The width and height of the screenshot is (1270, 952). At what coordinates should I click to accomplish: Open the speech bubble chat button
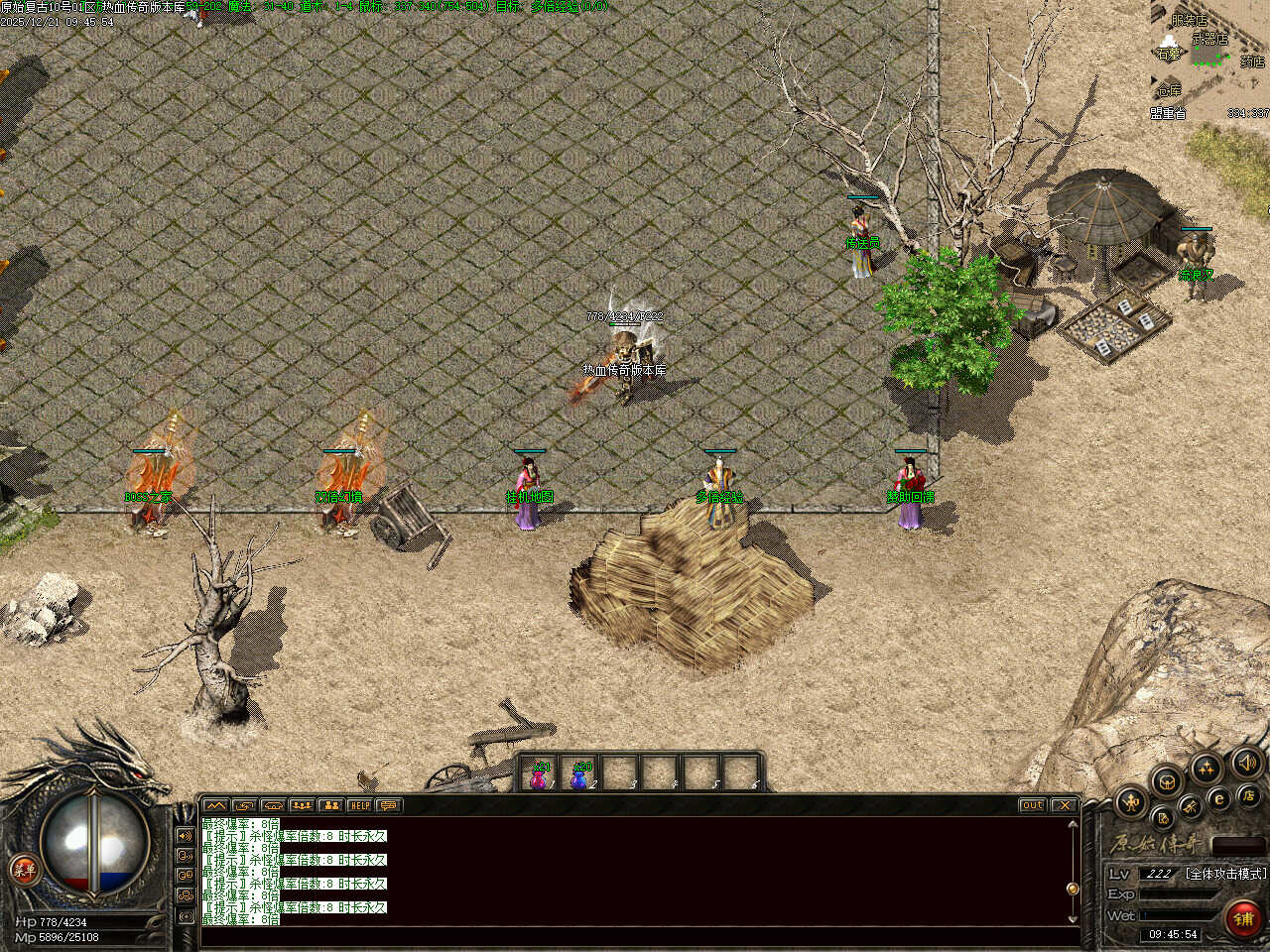tap(388, 805)
